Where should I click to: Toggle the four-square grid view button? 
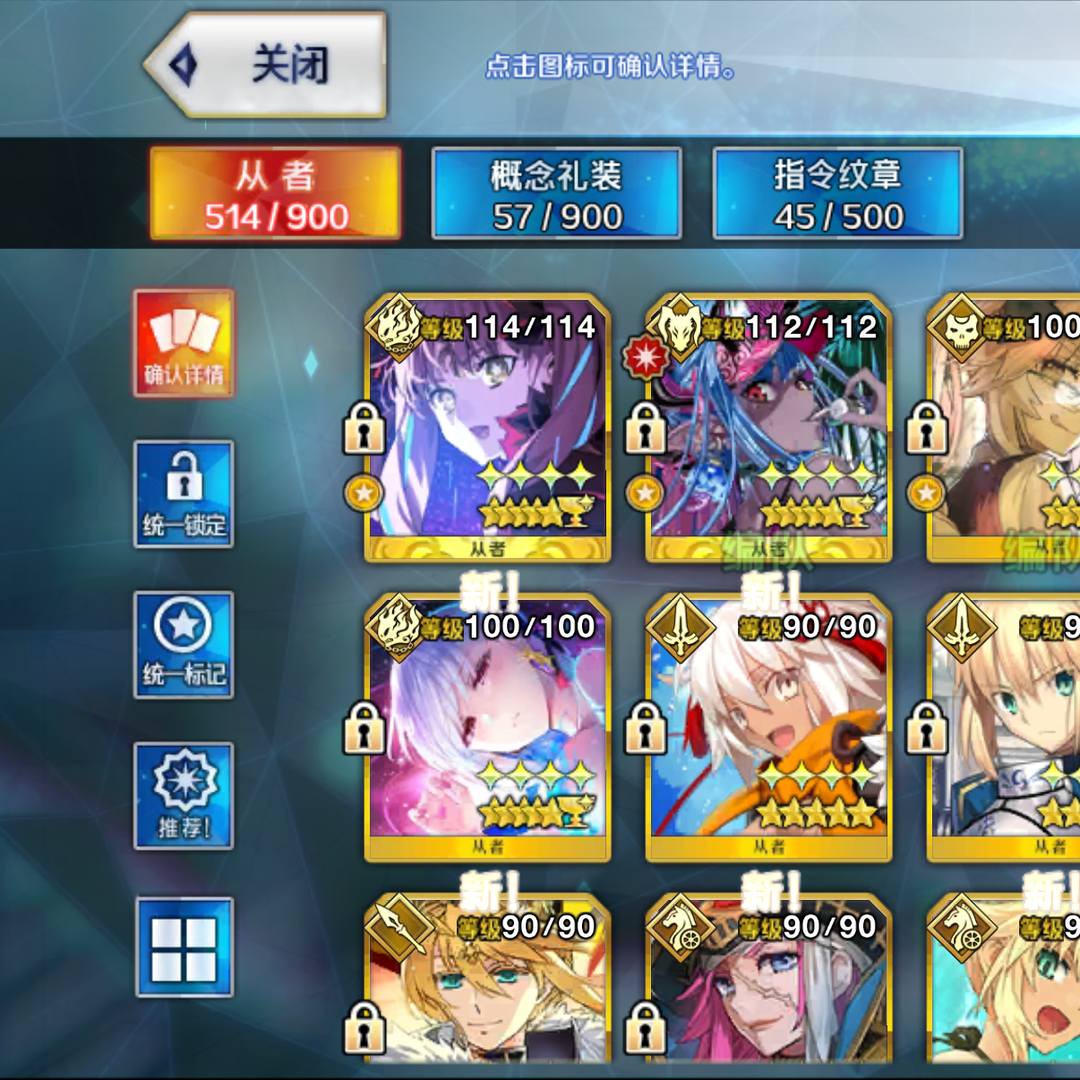click(184, 947)
